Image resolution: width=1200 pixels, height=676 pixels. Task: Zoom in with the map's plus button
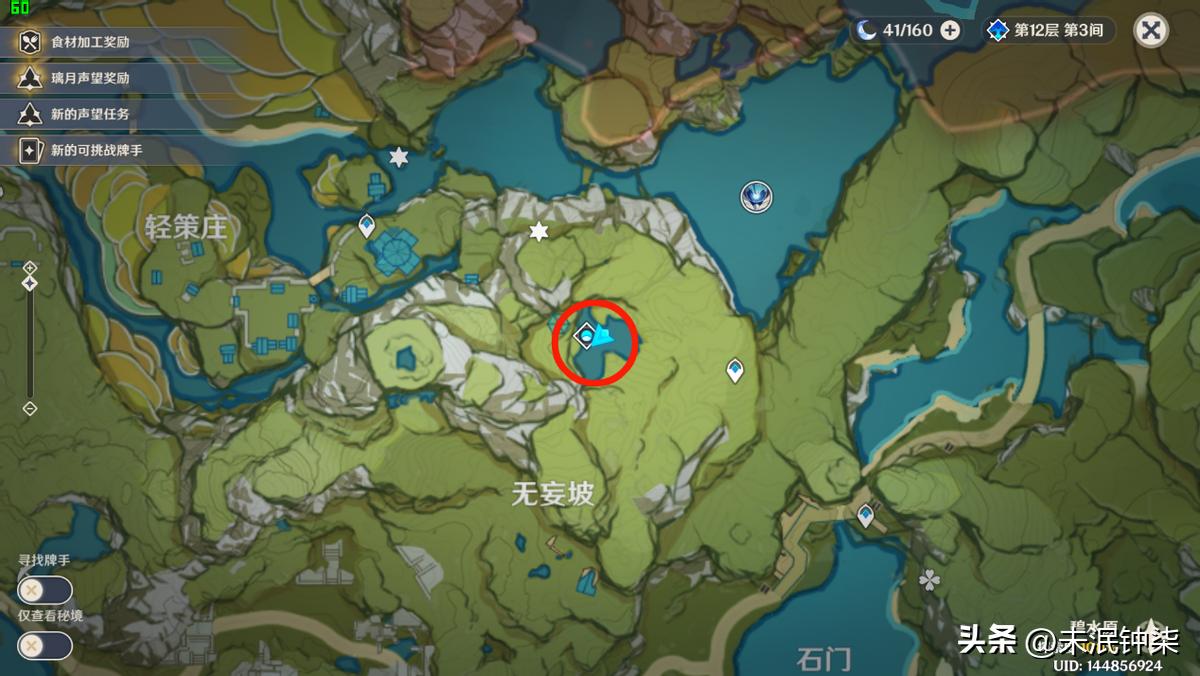(x=30, y=267)
